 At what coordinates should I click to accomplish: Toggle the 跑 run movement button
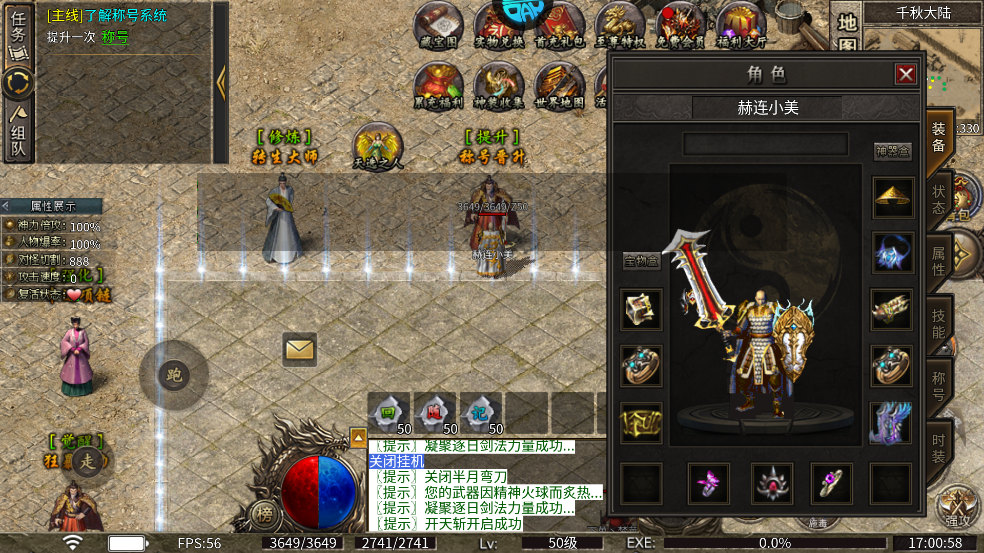coord(174,375)
